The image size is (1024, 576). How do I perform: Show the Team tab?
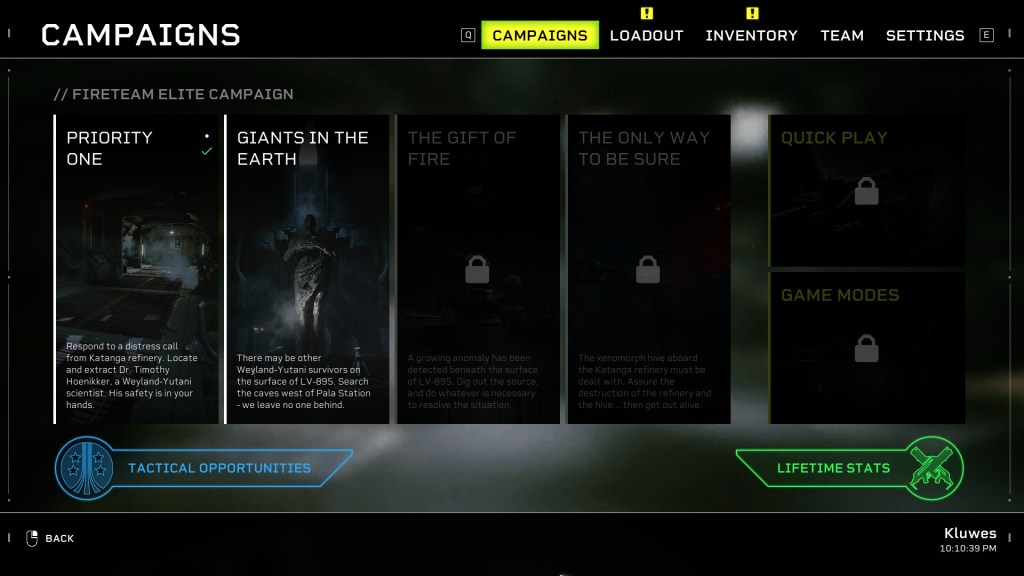(842, 35)
